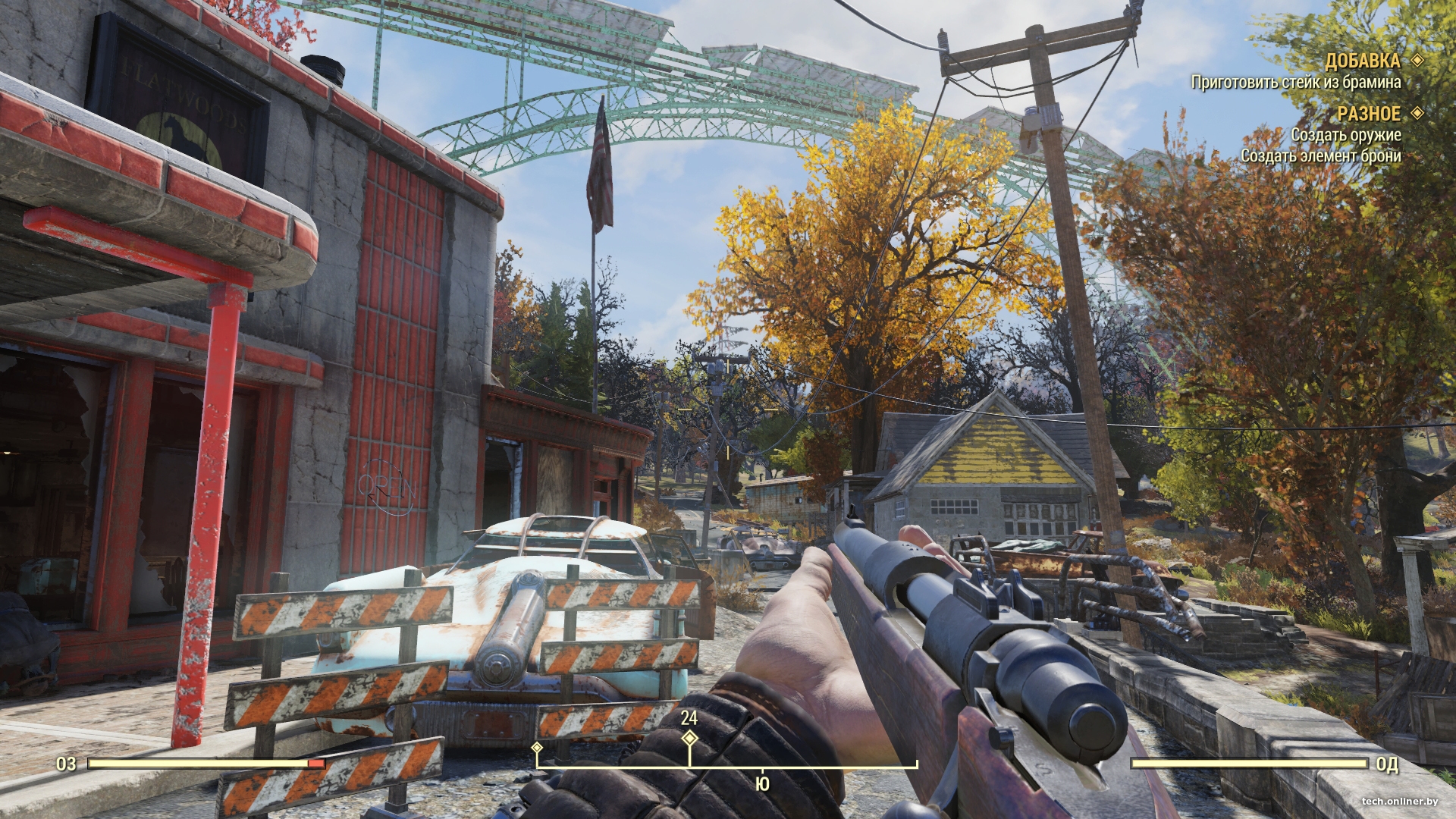Screen dimensions: 1456x819
Task: Click the Приготовить стейк из брамина objective
Action: tap(1295, 82)
